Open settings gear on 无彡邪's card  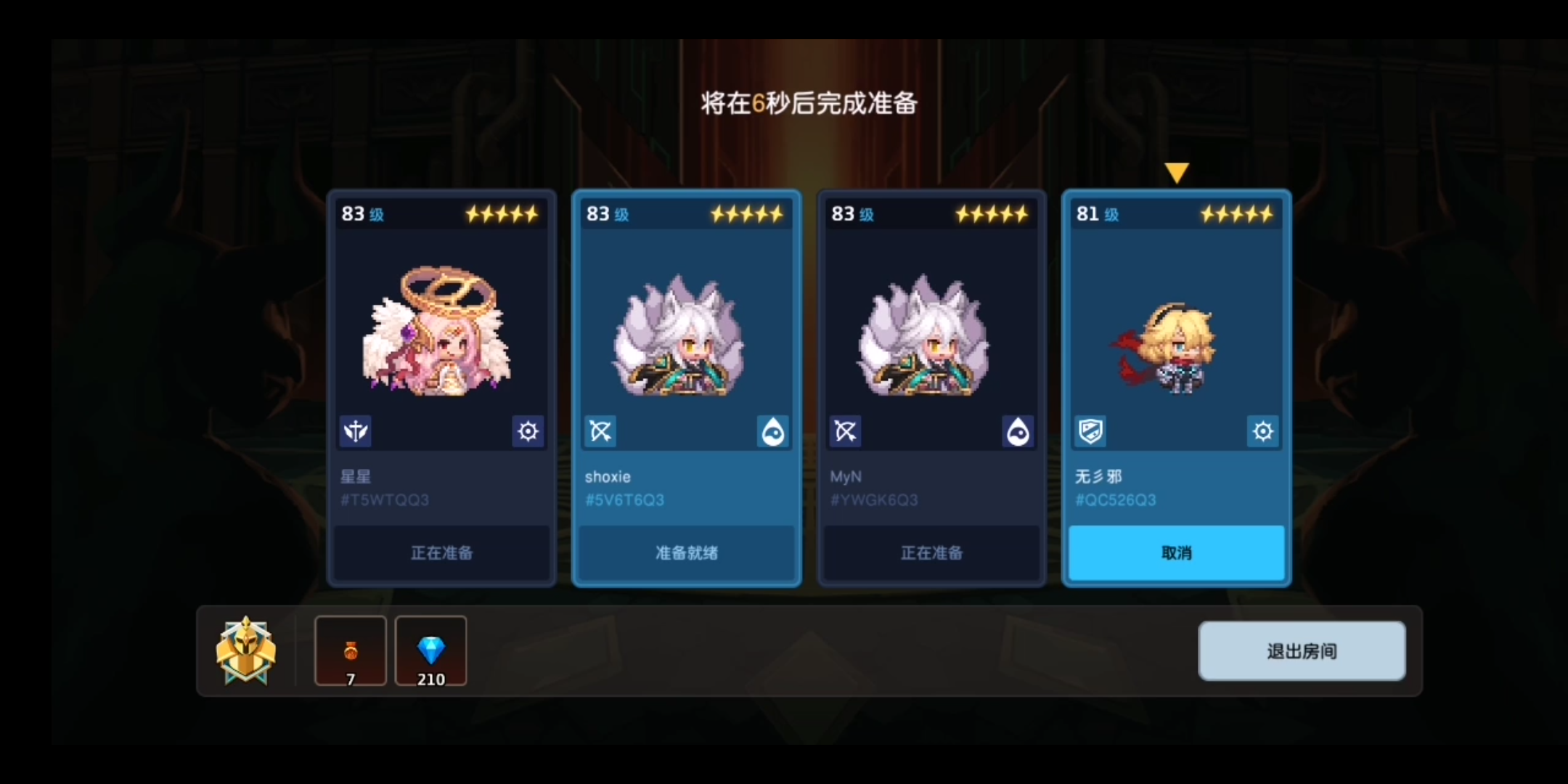click(1262, 431)
